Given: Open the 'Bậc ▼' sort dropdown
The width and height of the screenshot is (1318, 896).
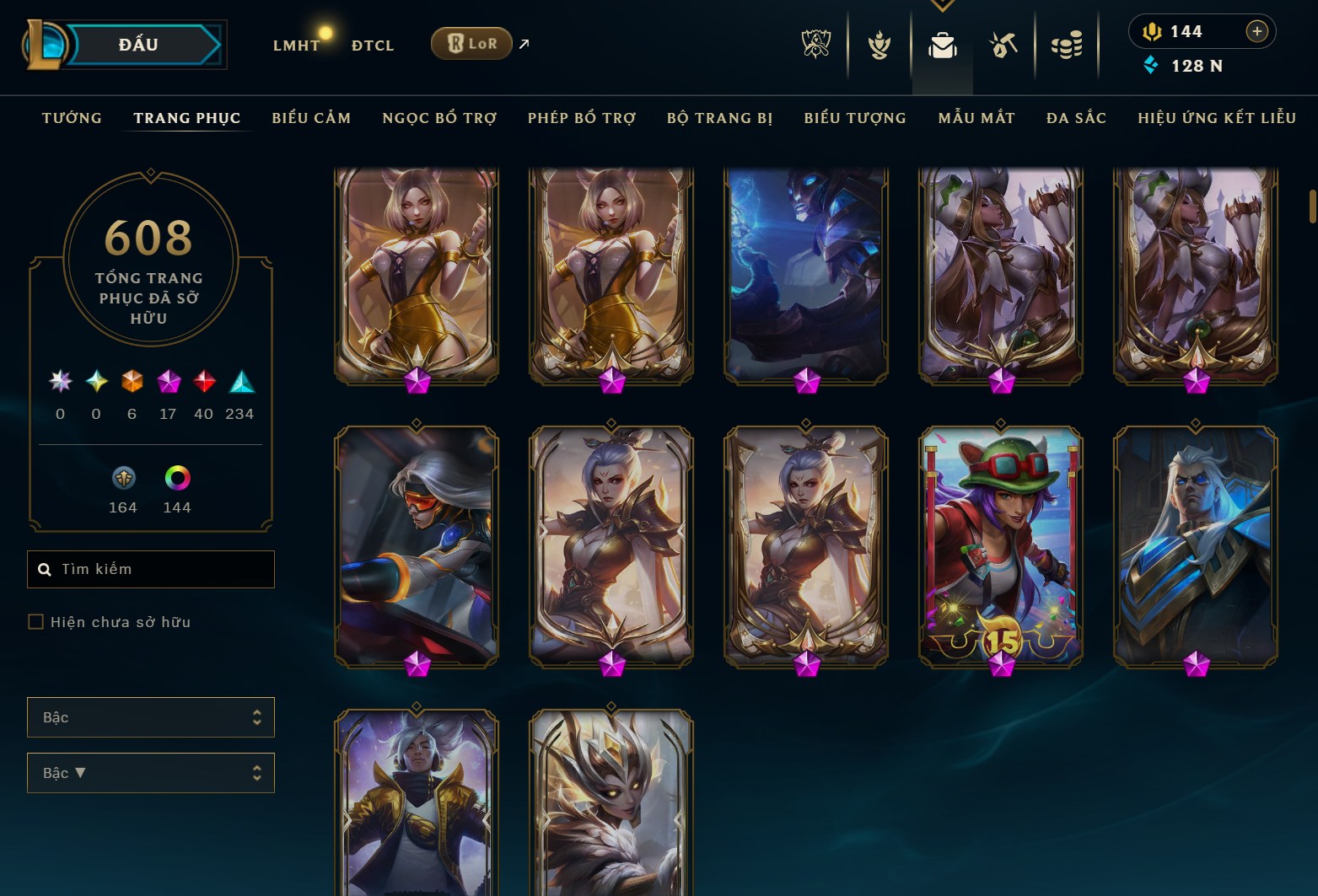Looking at the screenshot, I should [150, 772].
